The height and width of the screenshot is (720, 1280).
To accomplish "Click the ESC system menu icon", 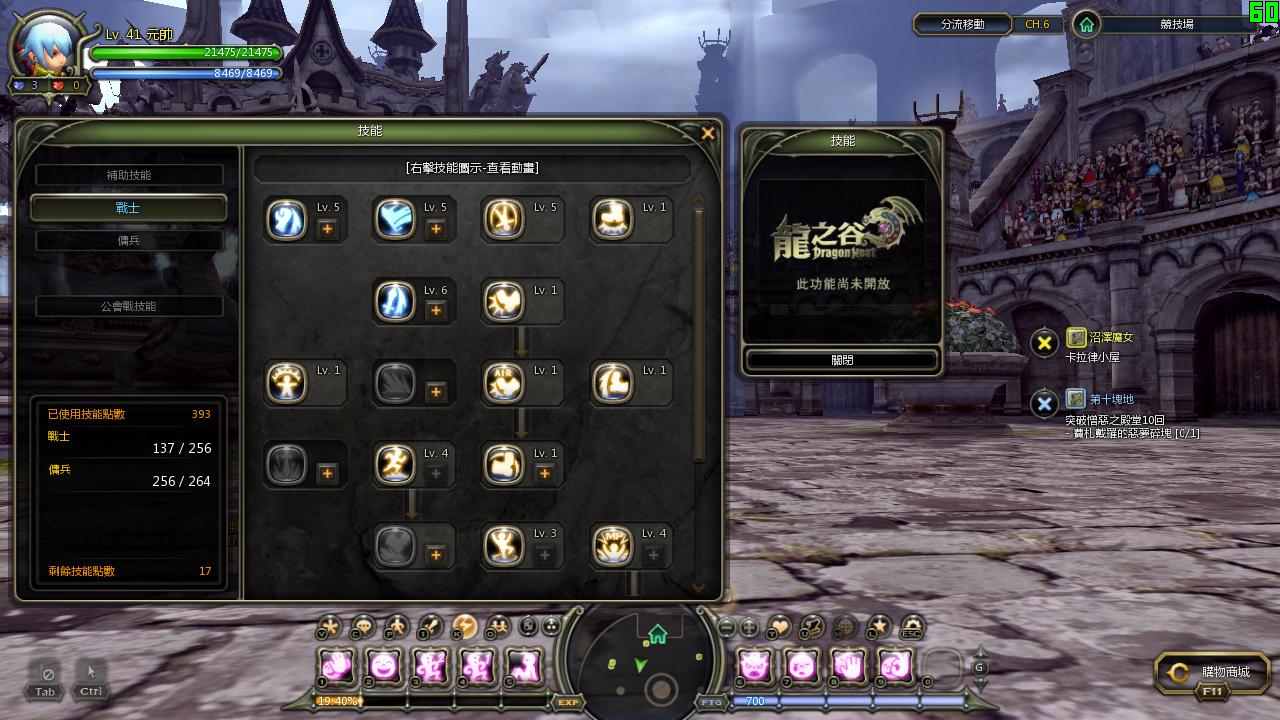I will pyautogui.click(x=910, y=628).
